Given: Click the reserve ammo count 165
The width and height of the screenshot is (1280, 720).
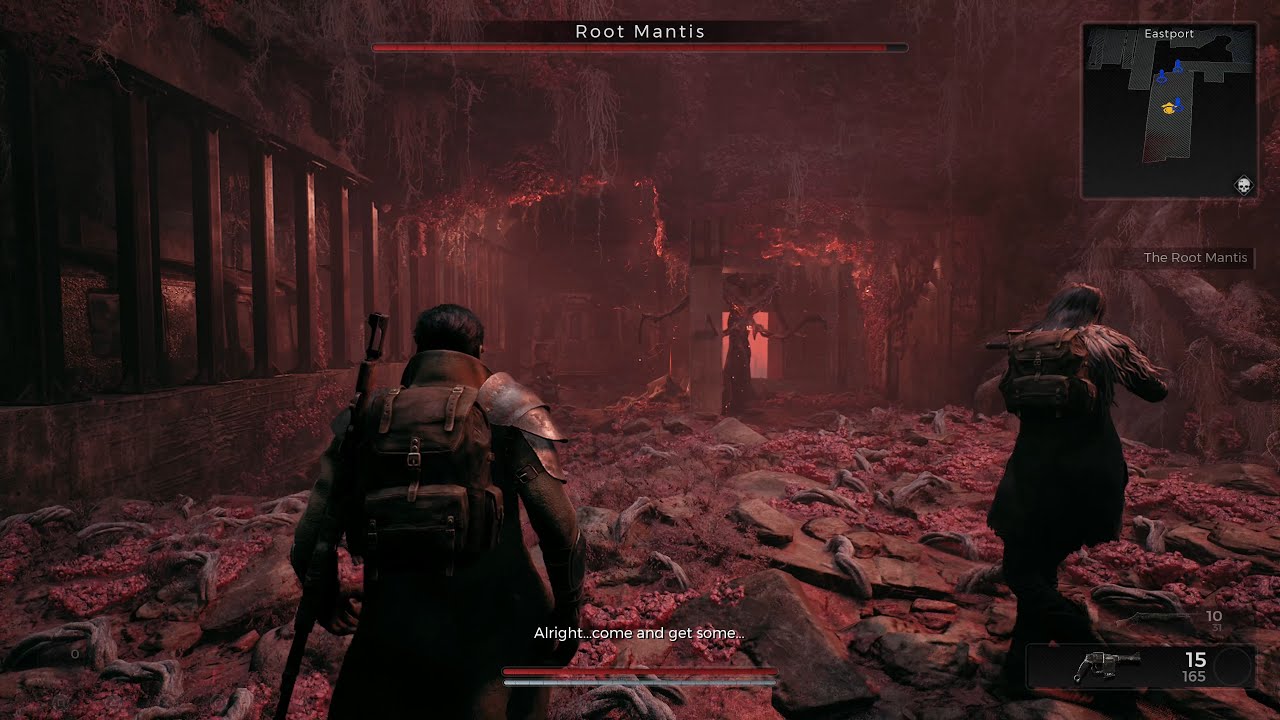Looking at the screenshot, I should click(x=1194, y=676).
